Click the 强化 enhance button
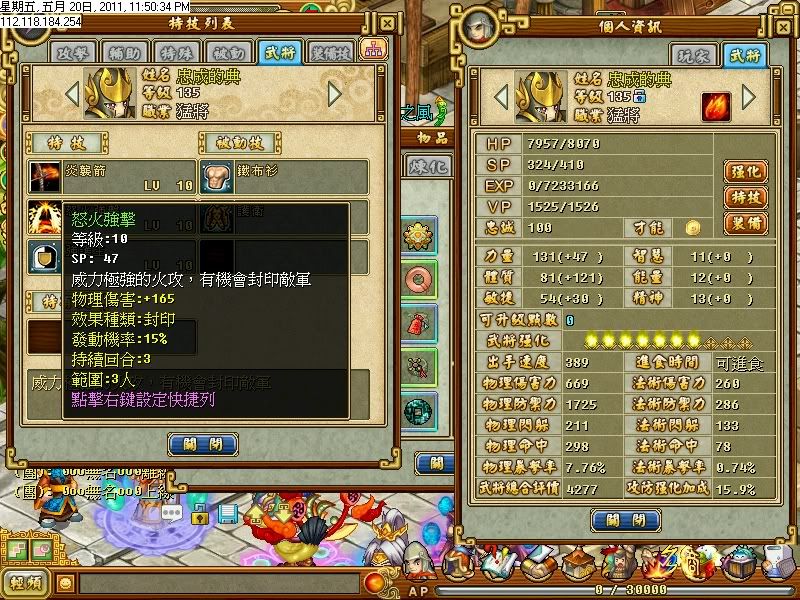The height and width of the screenshot is (600, 800). point(743,171)
